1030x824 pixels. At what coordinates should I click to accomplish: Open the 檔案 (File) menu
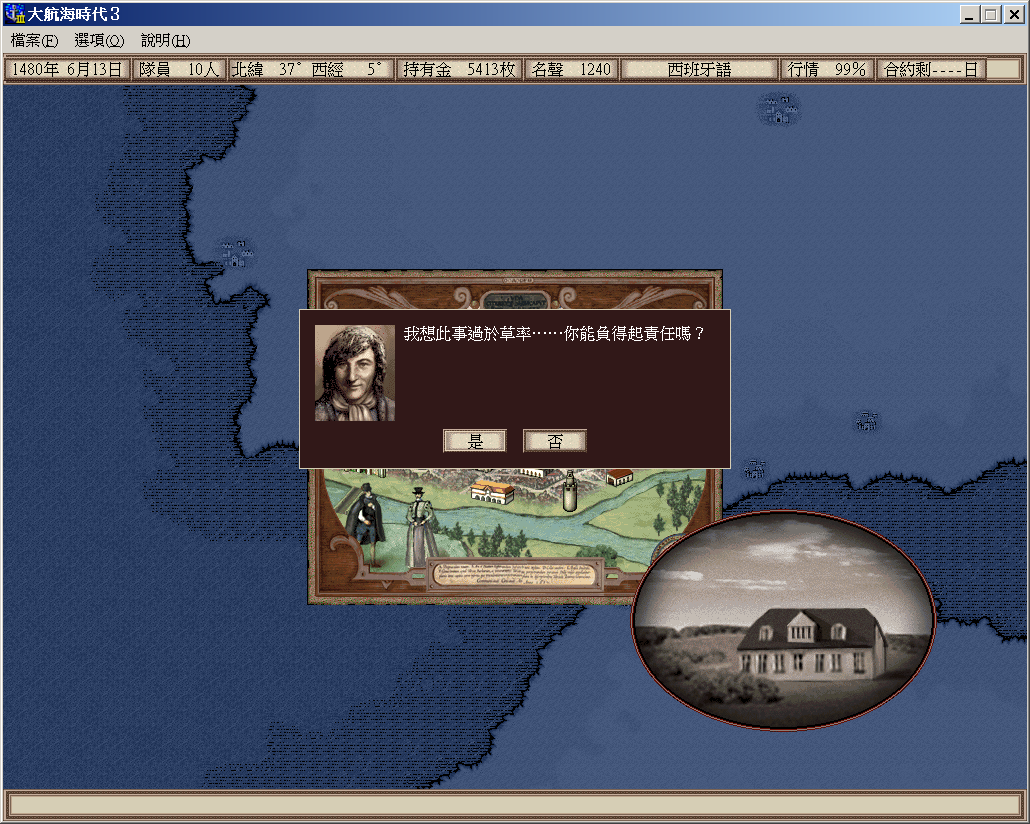[35, 41]
